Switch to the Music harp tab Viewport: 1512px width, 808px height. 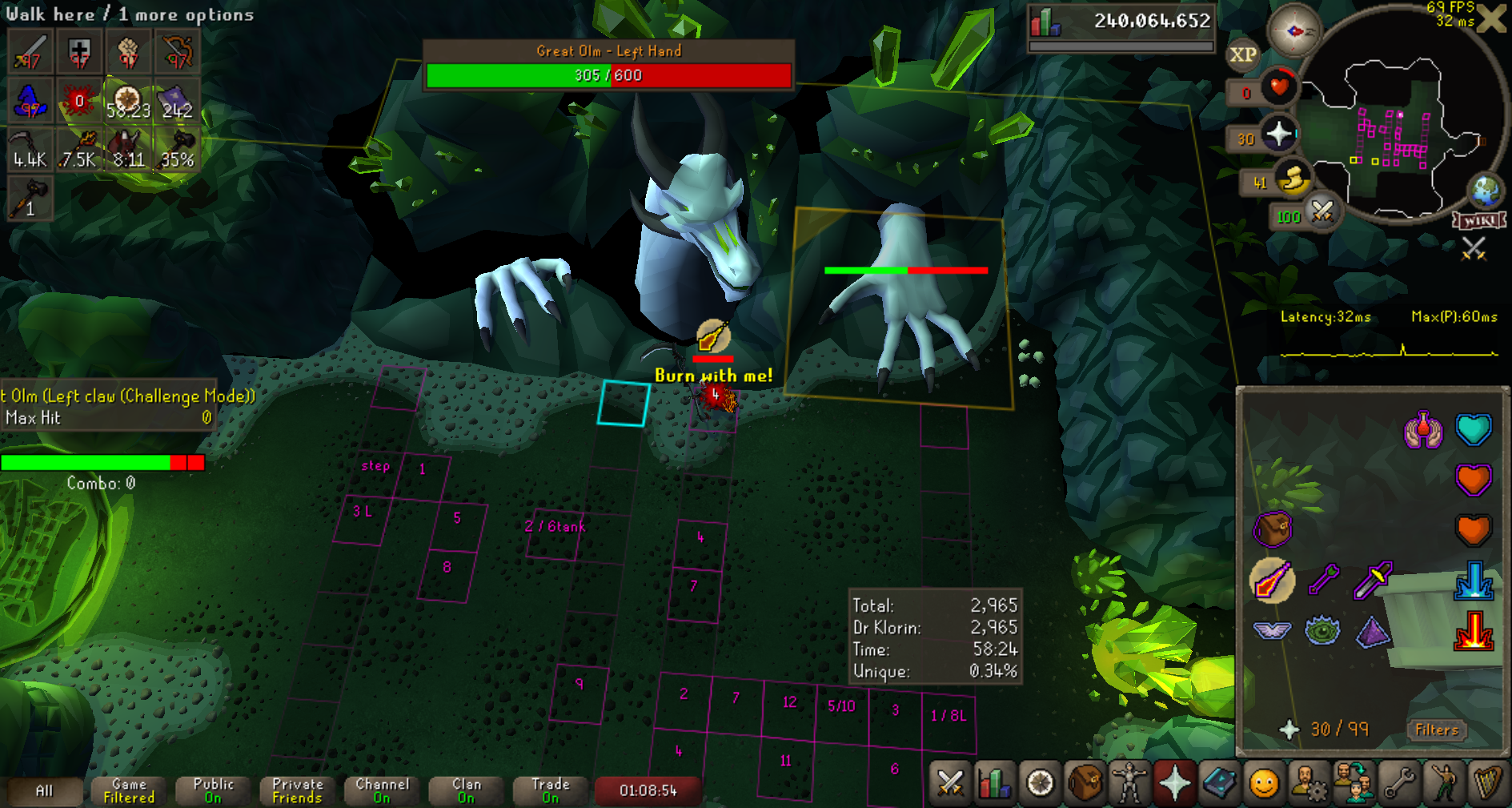[x=1487, y=782]
